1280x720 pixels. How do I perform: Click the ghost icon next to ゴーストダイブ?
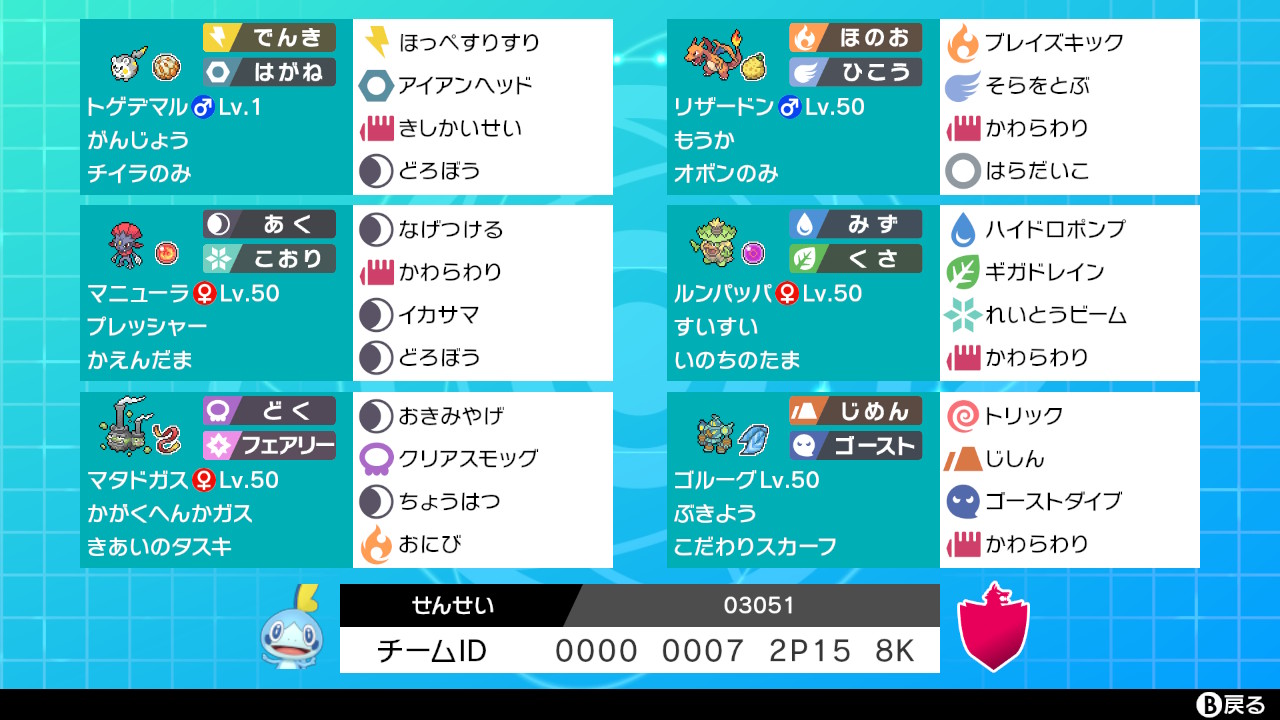(x=962, y=502)
